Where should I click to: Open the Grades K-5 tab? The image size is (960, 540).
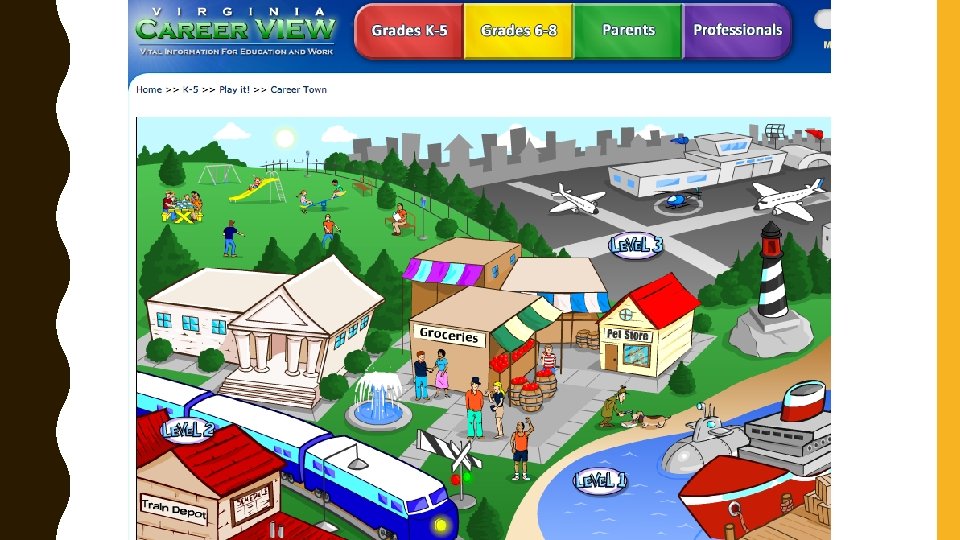pos(409,31)
